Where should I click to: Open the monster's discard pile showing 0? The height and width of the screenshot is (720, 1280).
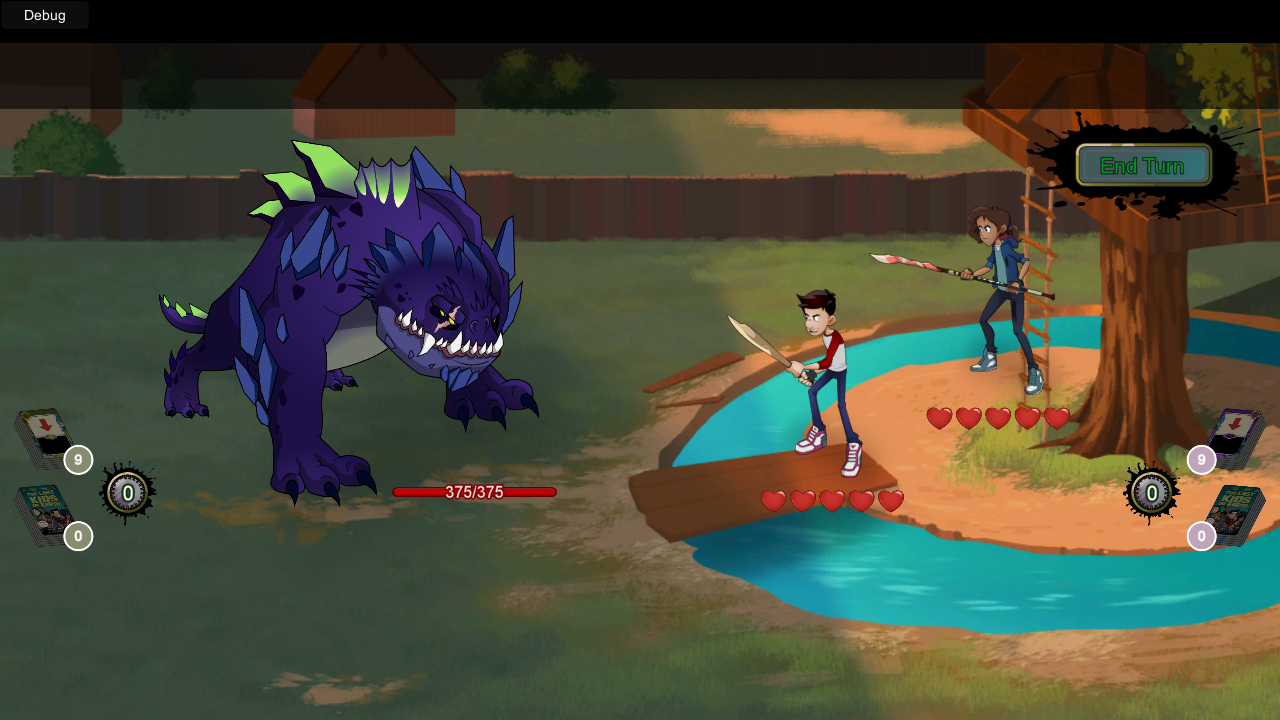tap(46, 514)
